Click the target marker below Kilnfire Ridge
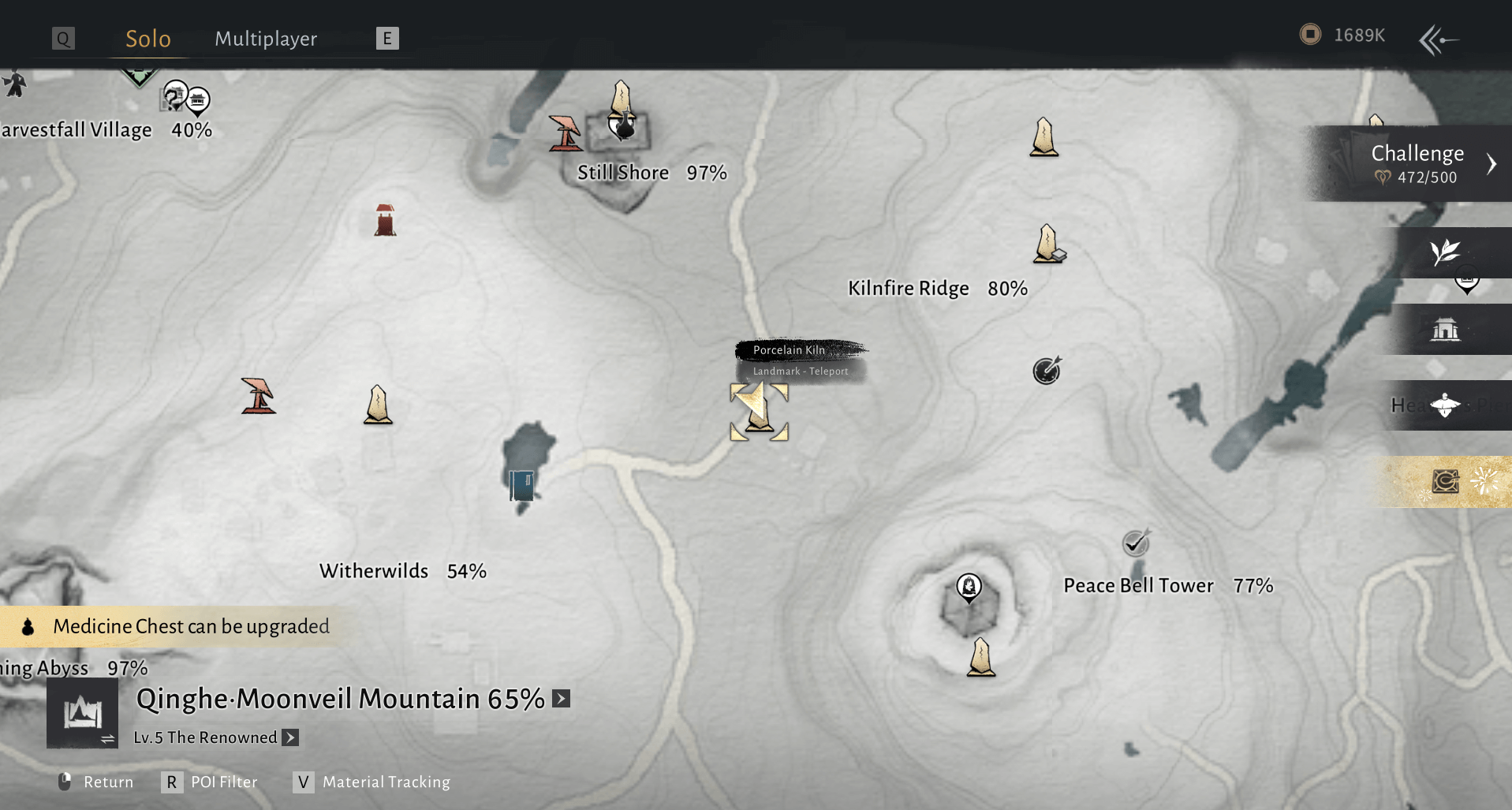 pyautogui.click(x=1047, y=370)
